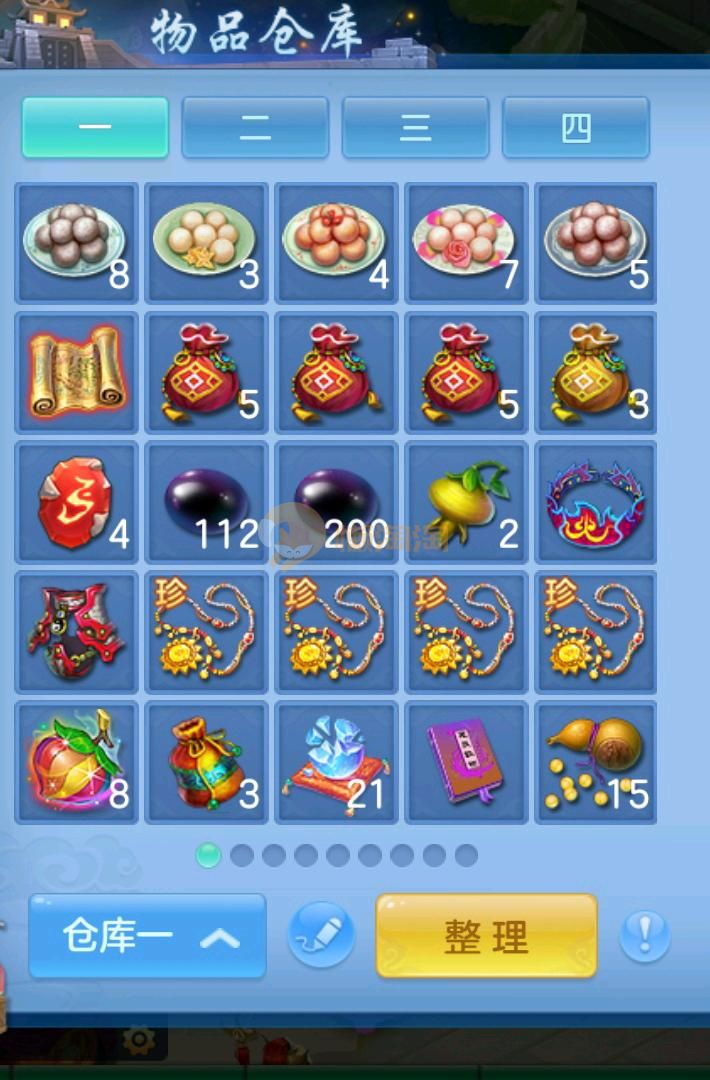Open warehouse tab 四
The image size is (710, 1080).
tap(576, 127)
